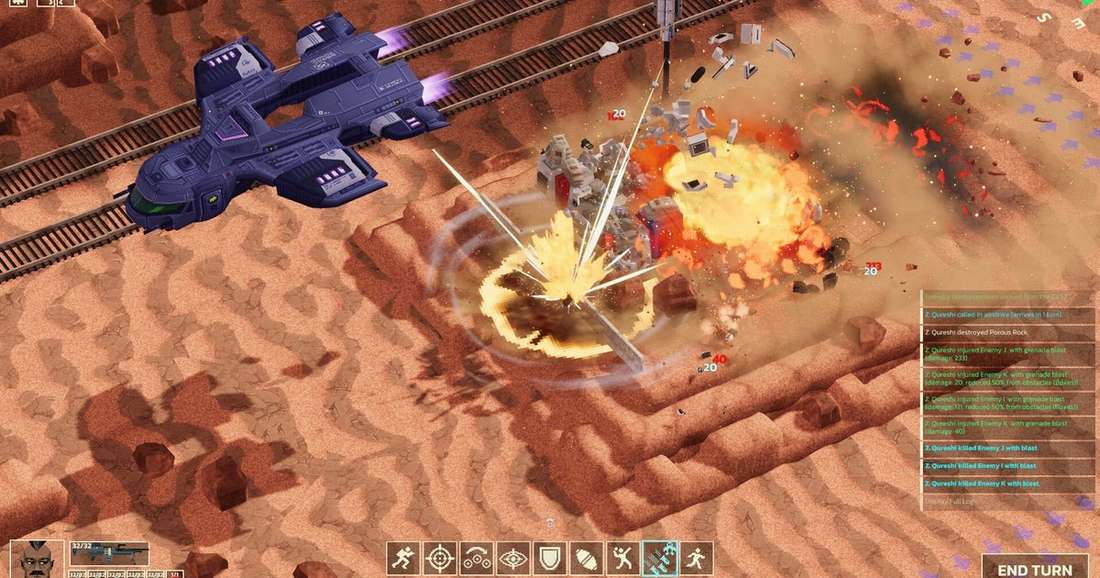Select the rifle weapon slot showing 32/32
Viewport: 1100px width, 578px height.
click(108, 553)
